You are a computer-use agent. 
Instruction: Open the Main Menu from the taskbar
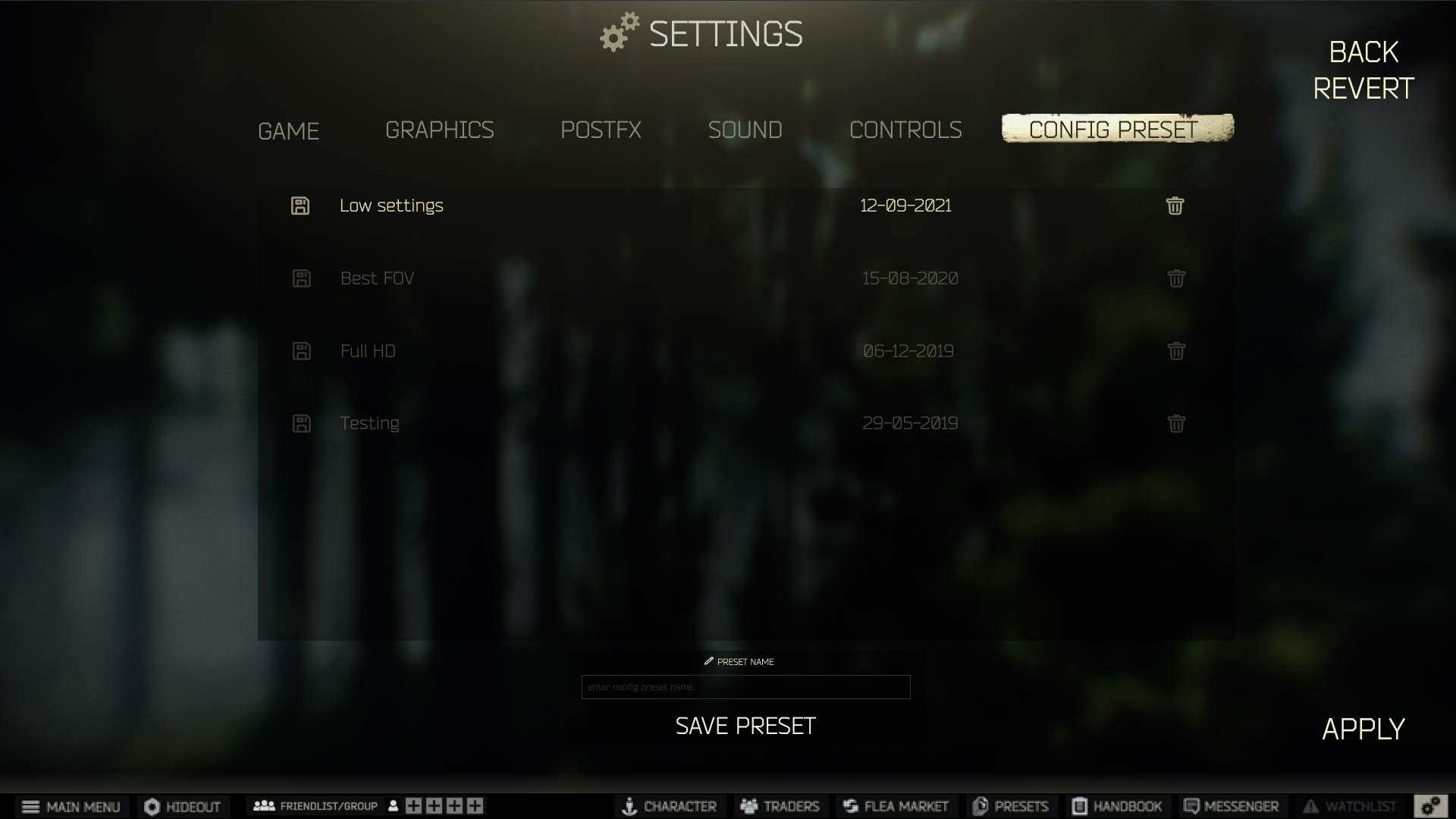pyautogui.click(x=73, y=806)
